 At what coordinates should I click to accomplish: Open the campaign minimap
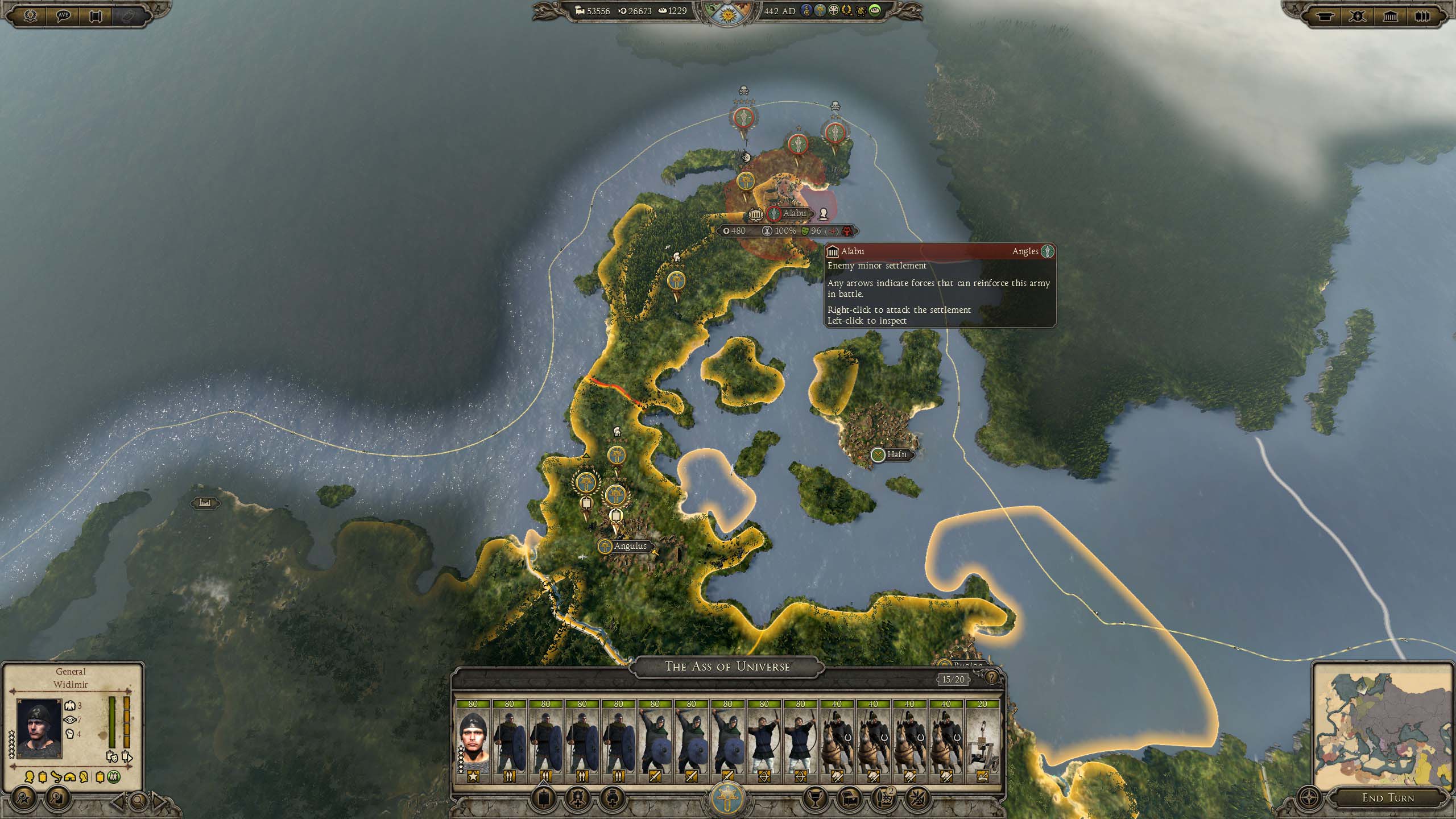[1383, 726]
